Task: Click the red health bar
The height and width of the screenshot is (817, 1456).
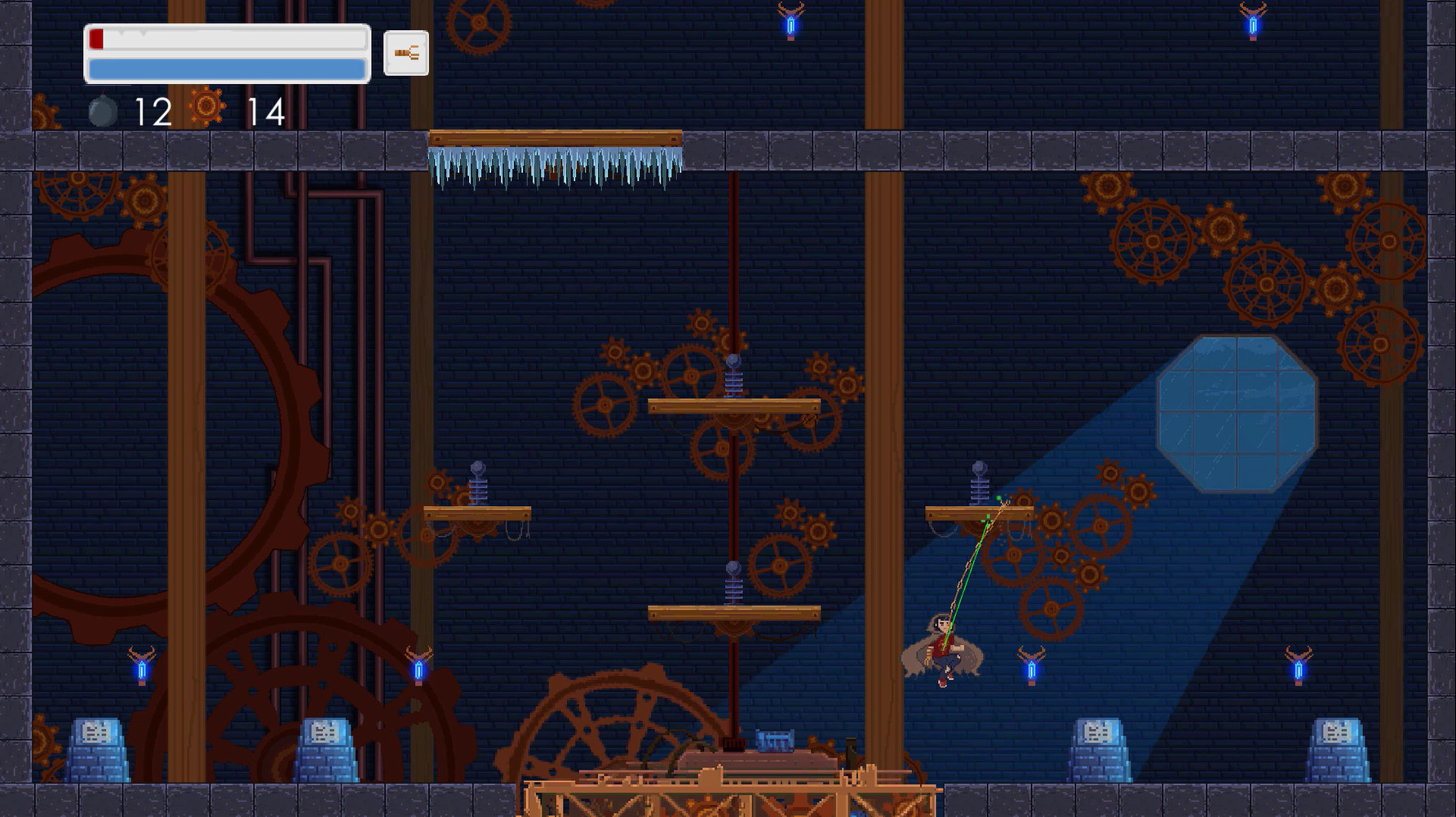Action: point(98,38)
